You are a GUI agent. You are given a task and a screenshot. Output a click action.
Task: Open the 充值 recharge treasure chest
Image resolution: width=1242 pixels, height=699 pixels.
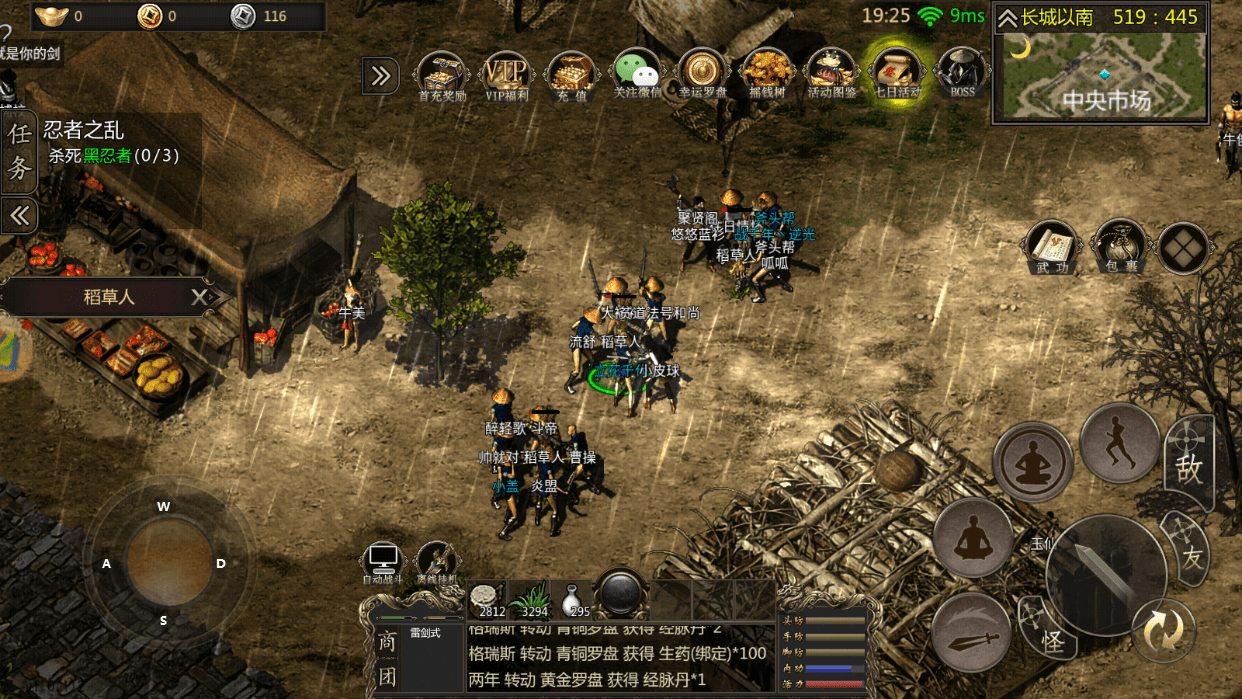point(572,73)
